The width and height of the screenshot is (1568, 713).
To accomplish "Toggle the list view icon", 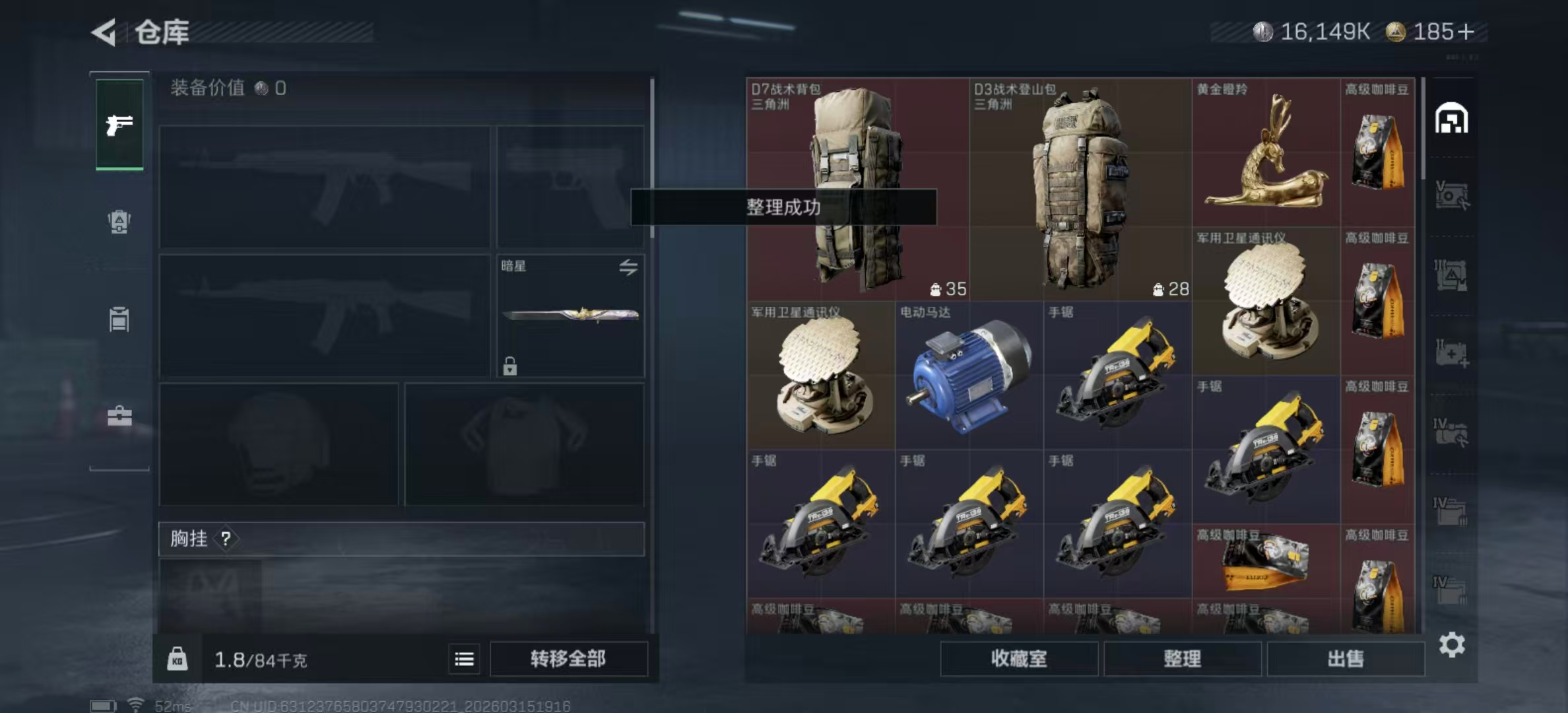I will 464,659.
